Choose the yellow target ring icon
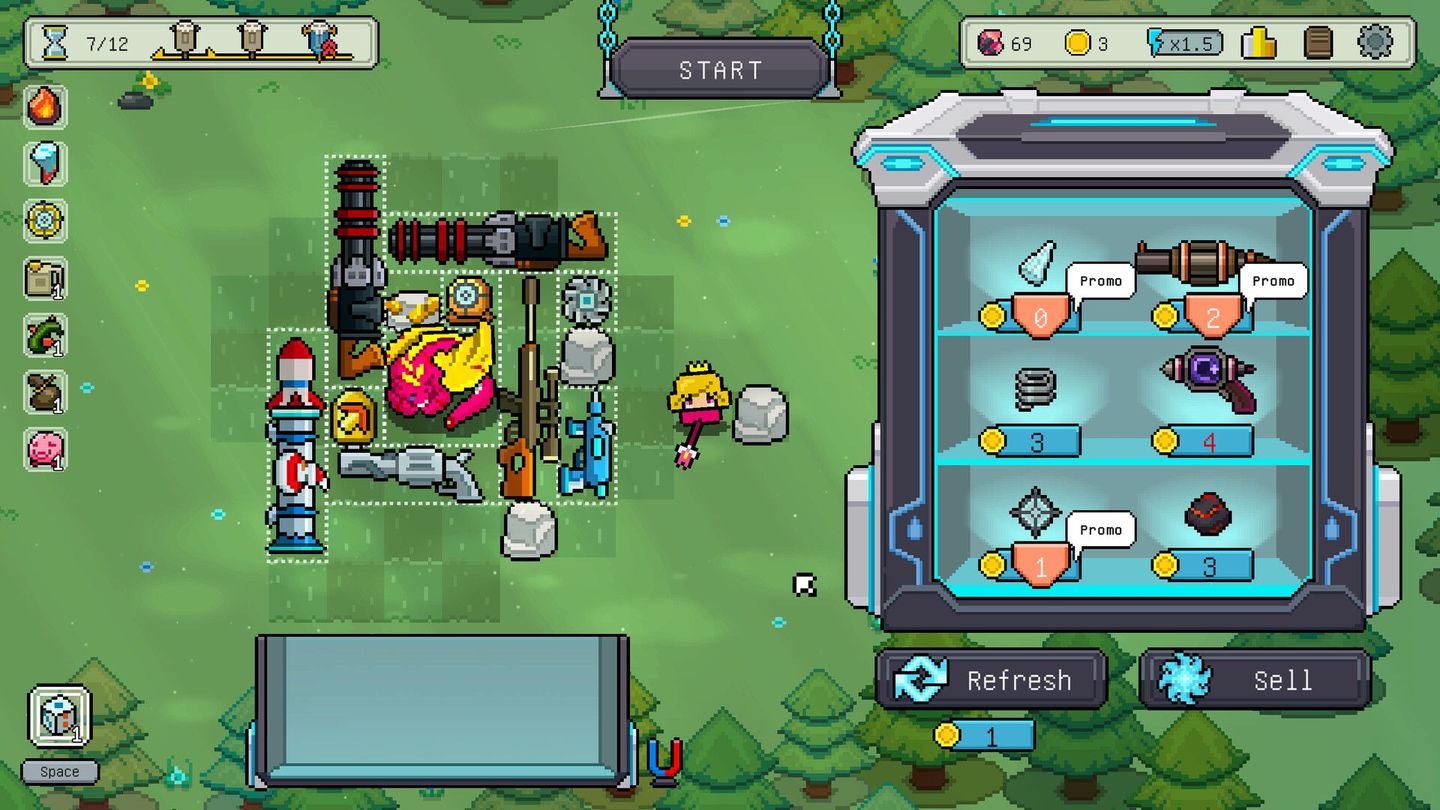This screenshot has width=1440, height=810. 45,220
